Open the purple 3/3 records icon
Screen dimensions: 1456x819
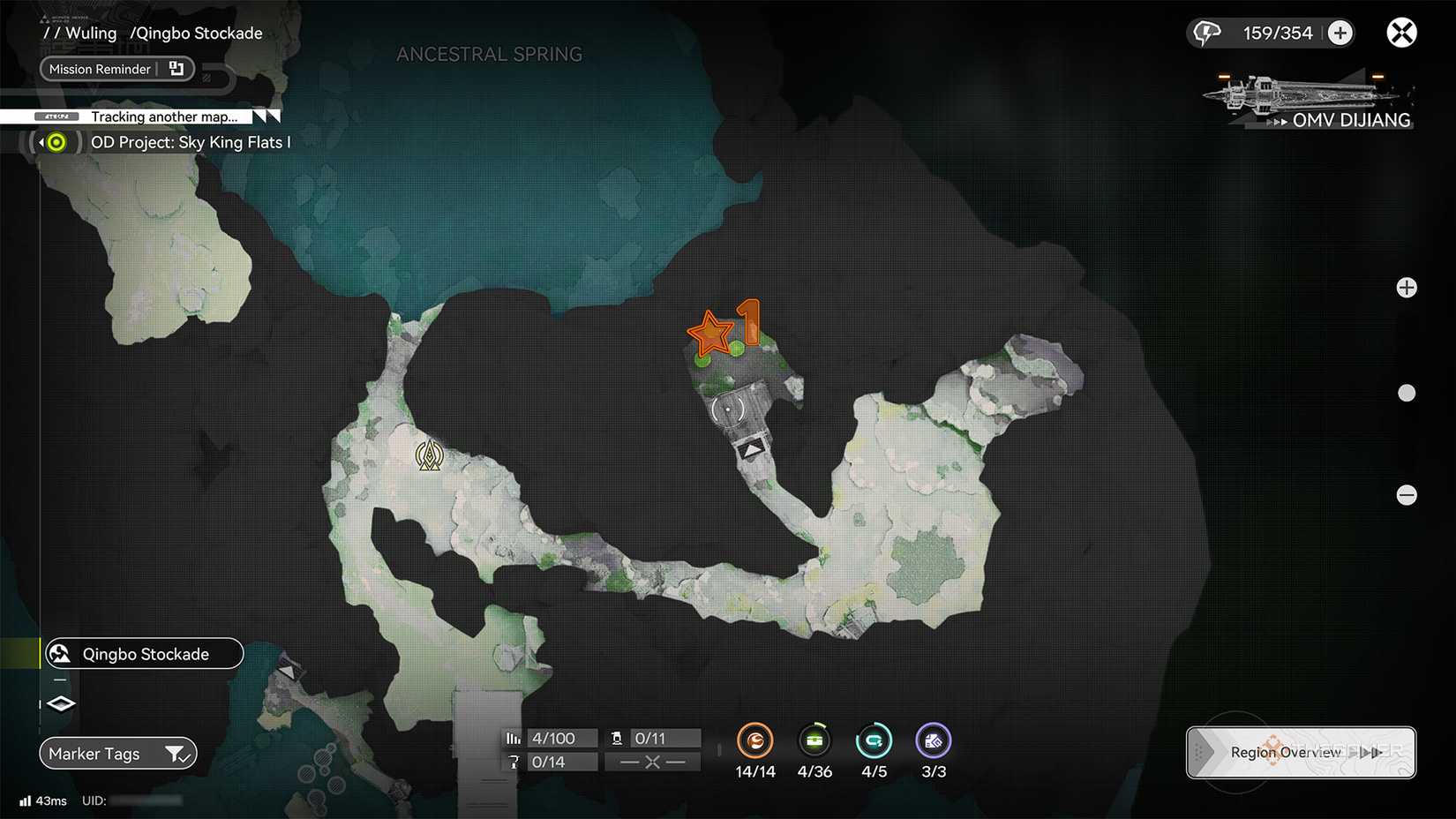(933, 741)
